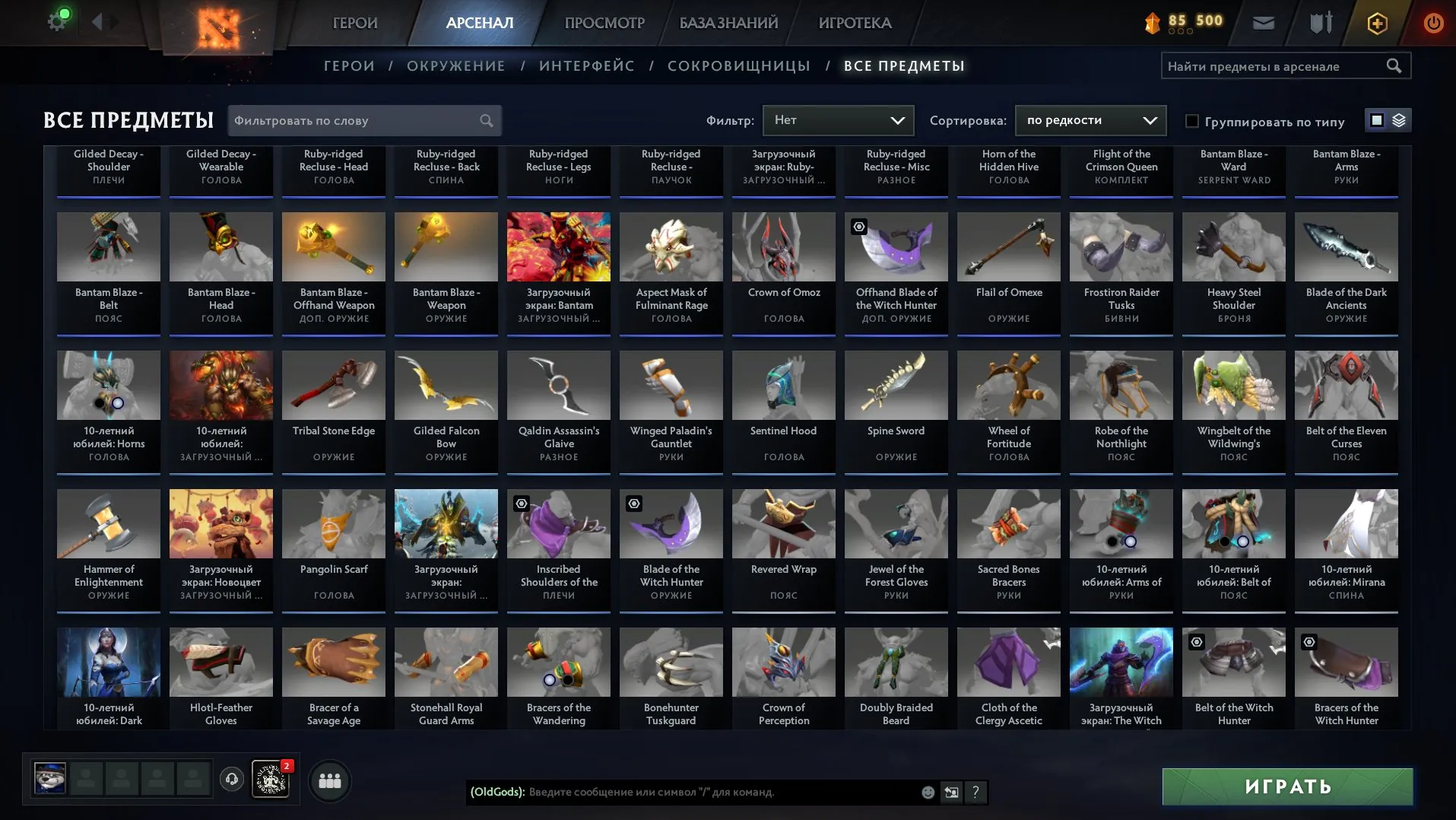1456x820 pixels.
Task: Go to the ИГРОТЕКА tab
Action: (855, 23)
